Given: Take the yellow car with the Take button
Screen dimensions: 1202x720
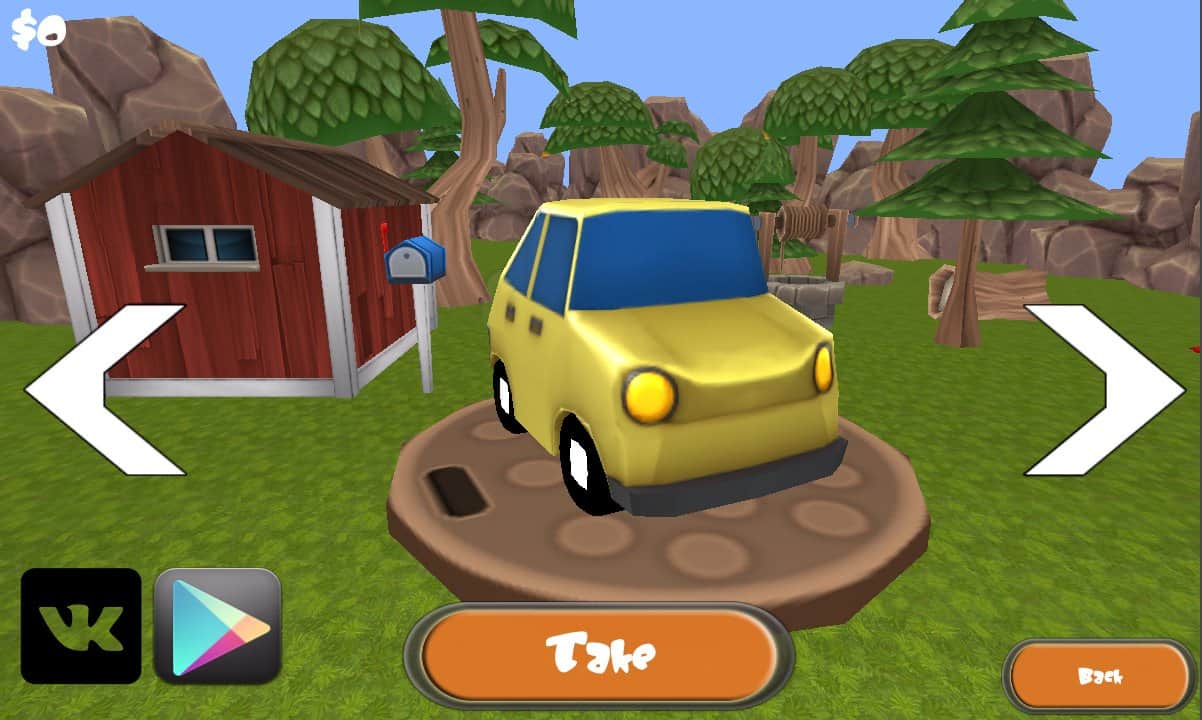Looking at the screenshot, I should coord(599,655).
